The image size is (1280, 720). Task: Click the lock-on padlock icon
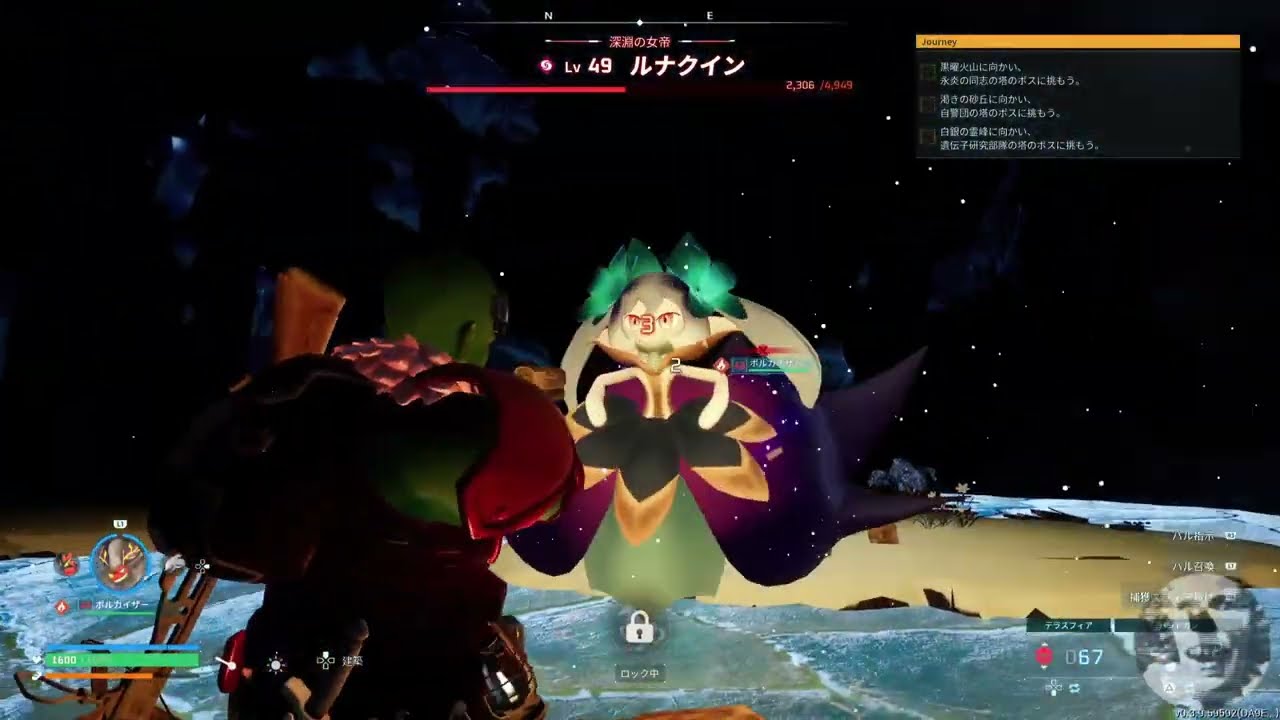tap(639, 628)
